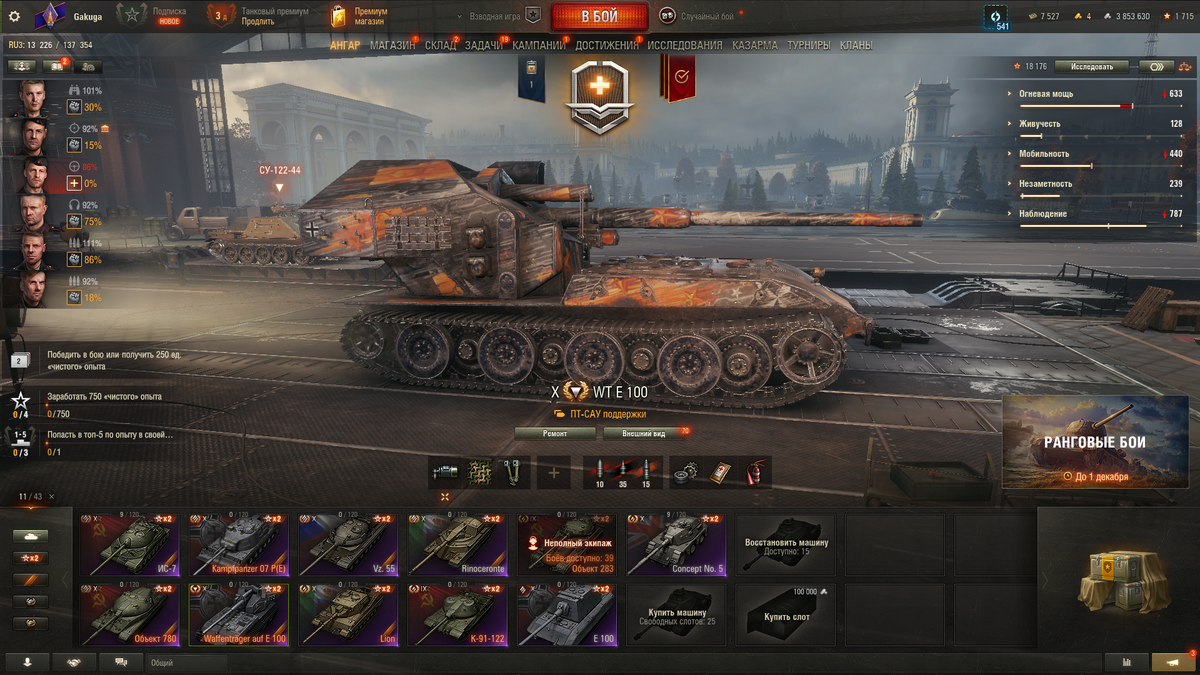
Task: Open the Восстановить машину tile
Action: point(785,545)
